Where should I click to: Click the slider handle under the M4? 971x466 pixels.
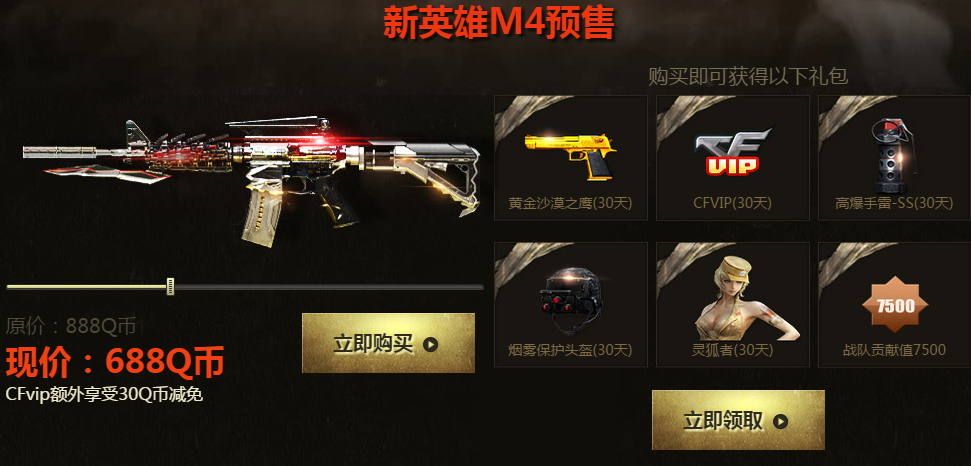click(171, 287)
